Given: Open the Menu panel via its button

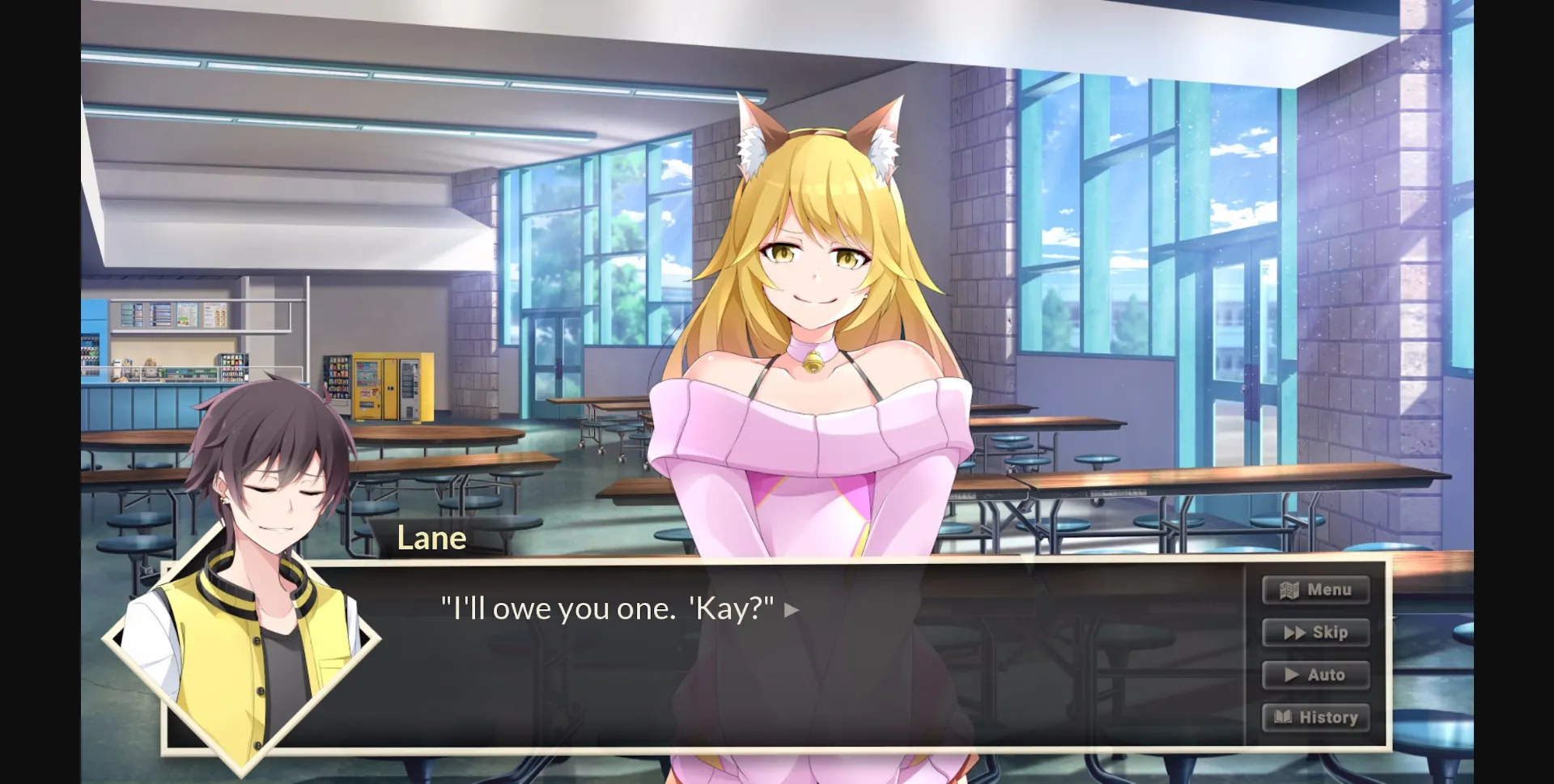Looking at the screenshot, I should (1316, 589).
